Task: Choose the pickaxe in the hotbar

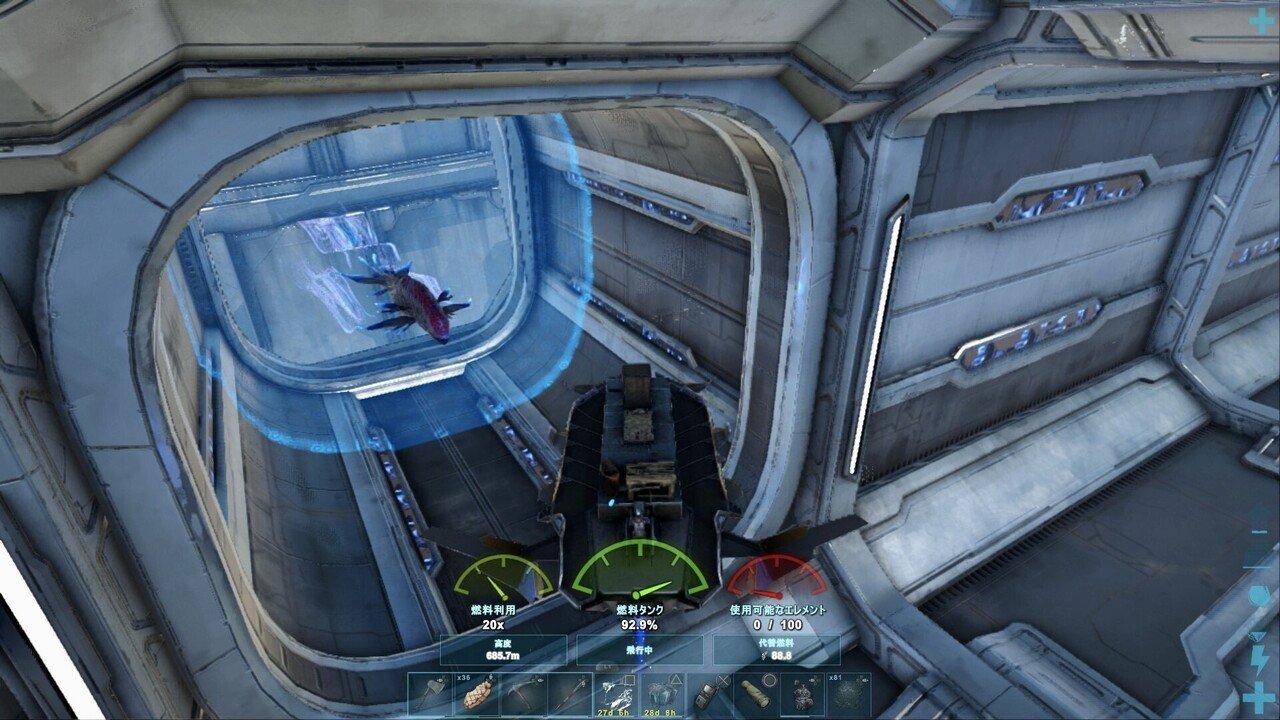Action: pyautogui.click(x=523, y=694)
